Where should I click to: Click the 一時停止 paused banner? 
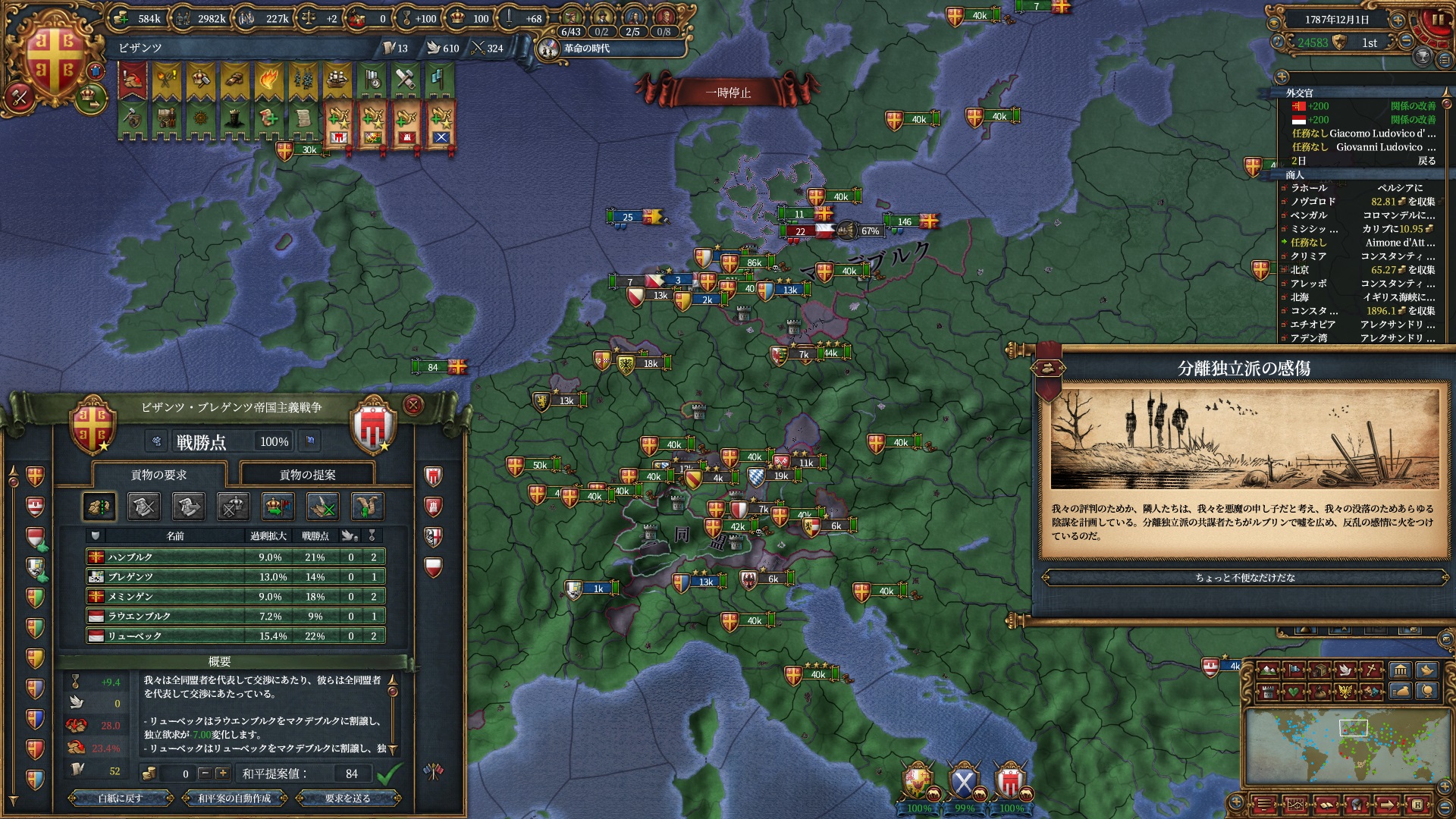(x=727, y=93)
